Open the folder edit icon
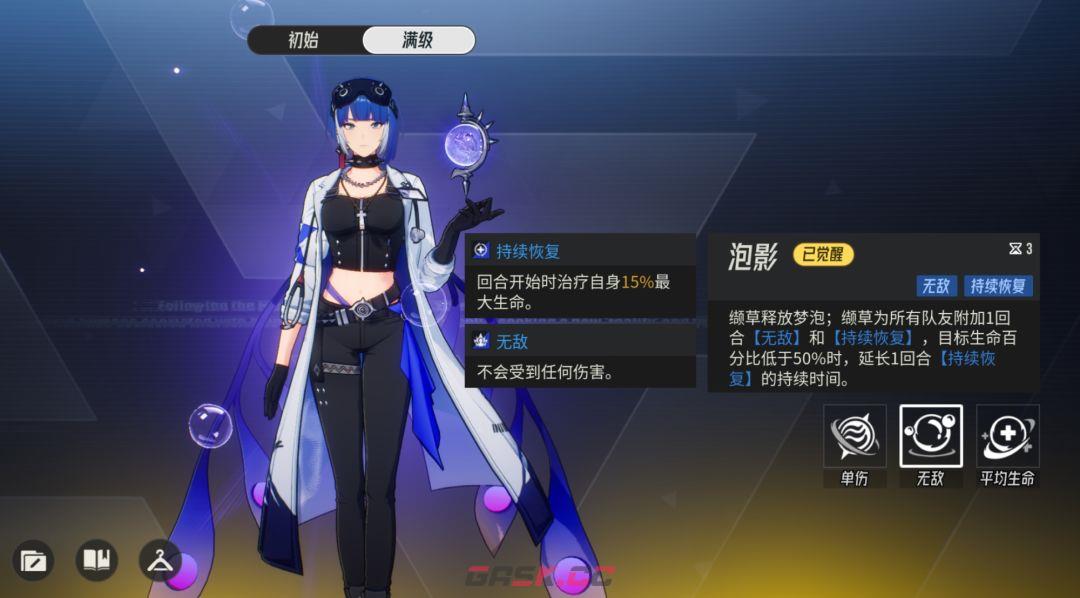 [34, 560]
